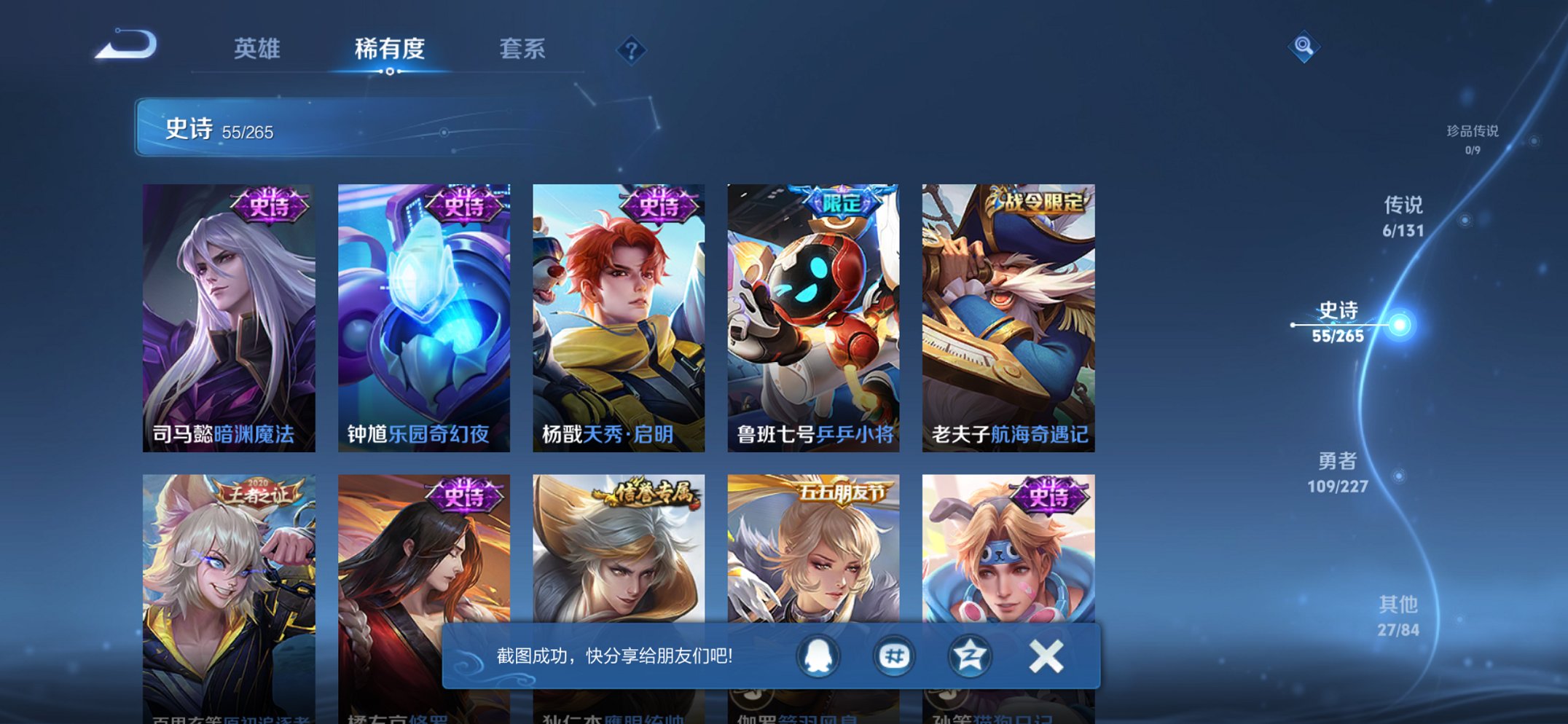Screen dimensions: 1568x724
Task: Open help via the question mark icon
Action: coord(631,50)
